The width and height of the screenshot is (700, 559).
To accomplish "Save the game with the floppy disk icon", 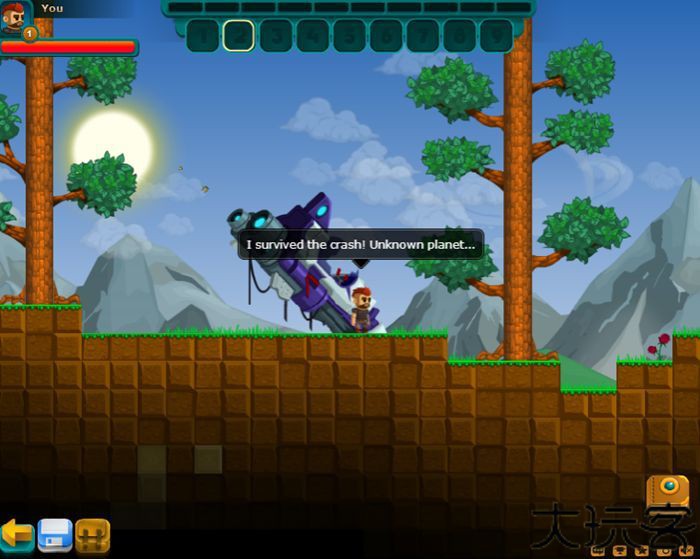I will (55, 533).
